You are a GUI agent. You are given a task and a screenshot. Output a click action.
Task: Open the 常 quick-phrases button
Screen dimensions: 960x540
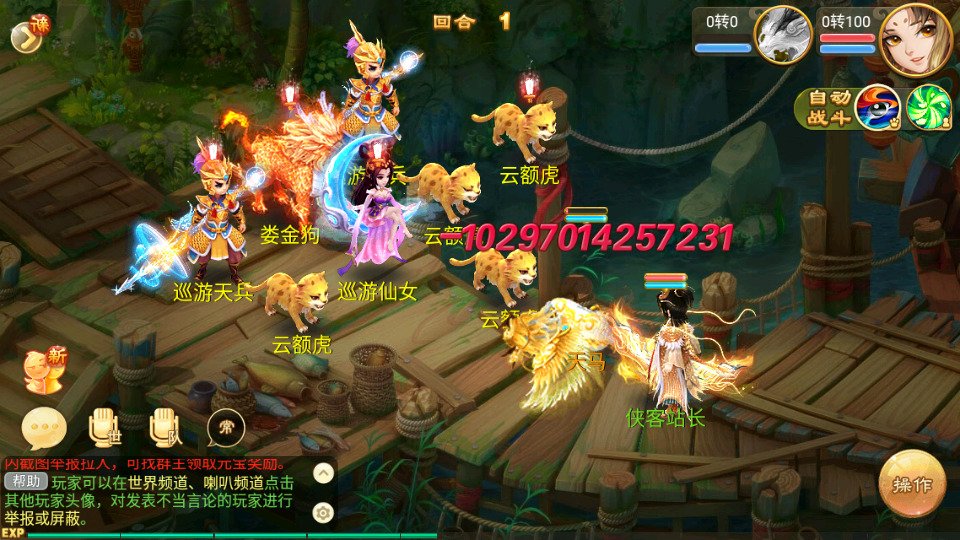[227, 430]
